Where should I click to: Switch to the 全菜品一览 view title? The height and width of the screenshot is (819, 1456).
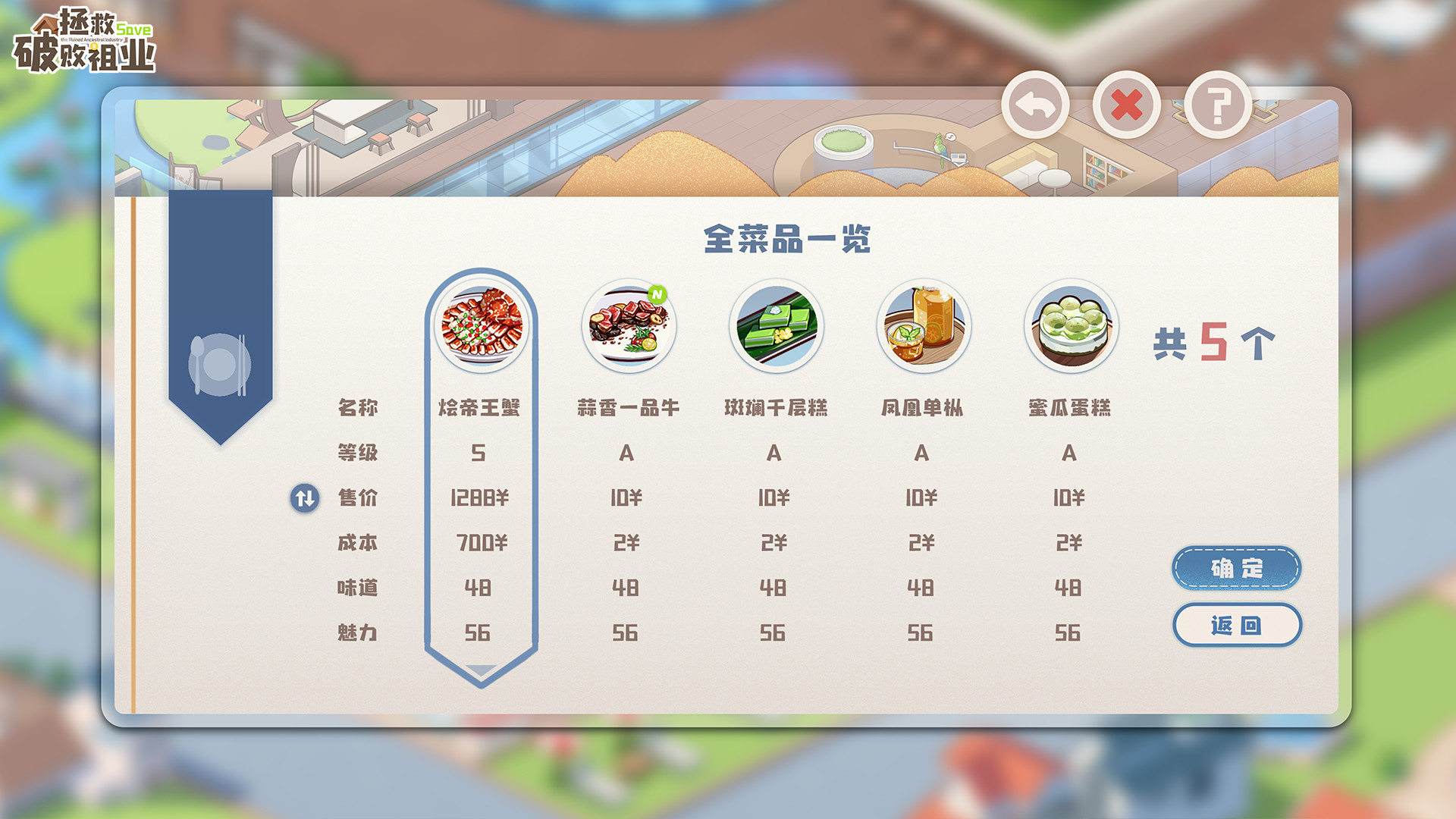[789, 237]
